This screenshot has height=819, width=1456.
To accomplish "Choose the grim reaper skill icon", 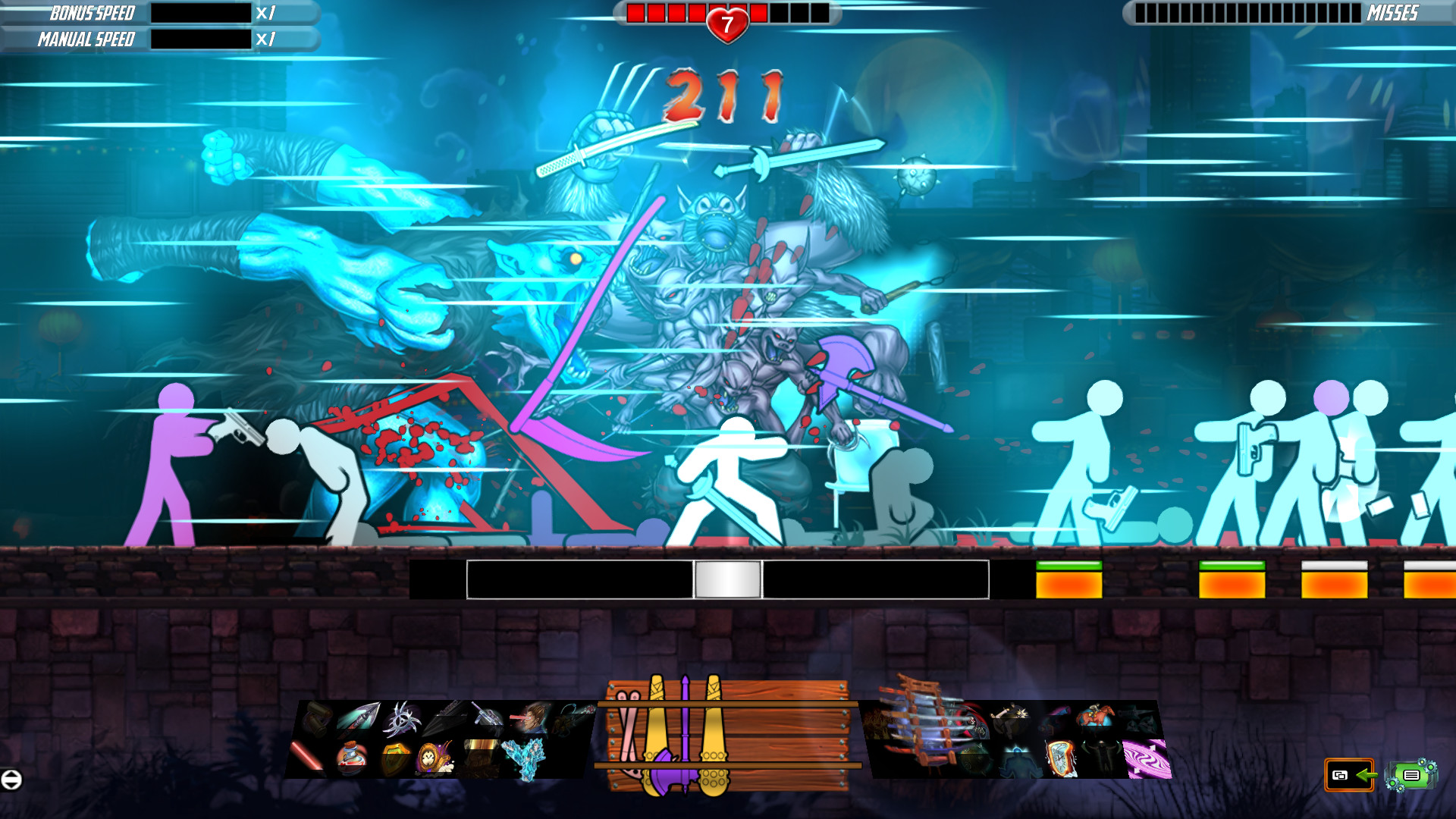I will [971, 723].
